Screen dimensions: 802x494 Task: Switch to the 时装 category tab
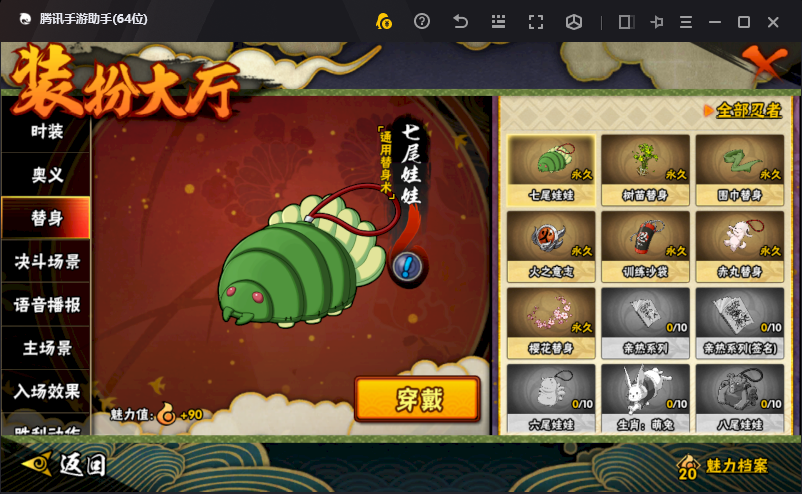pos(46,131)
